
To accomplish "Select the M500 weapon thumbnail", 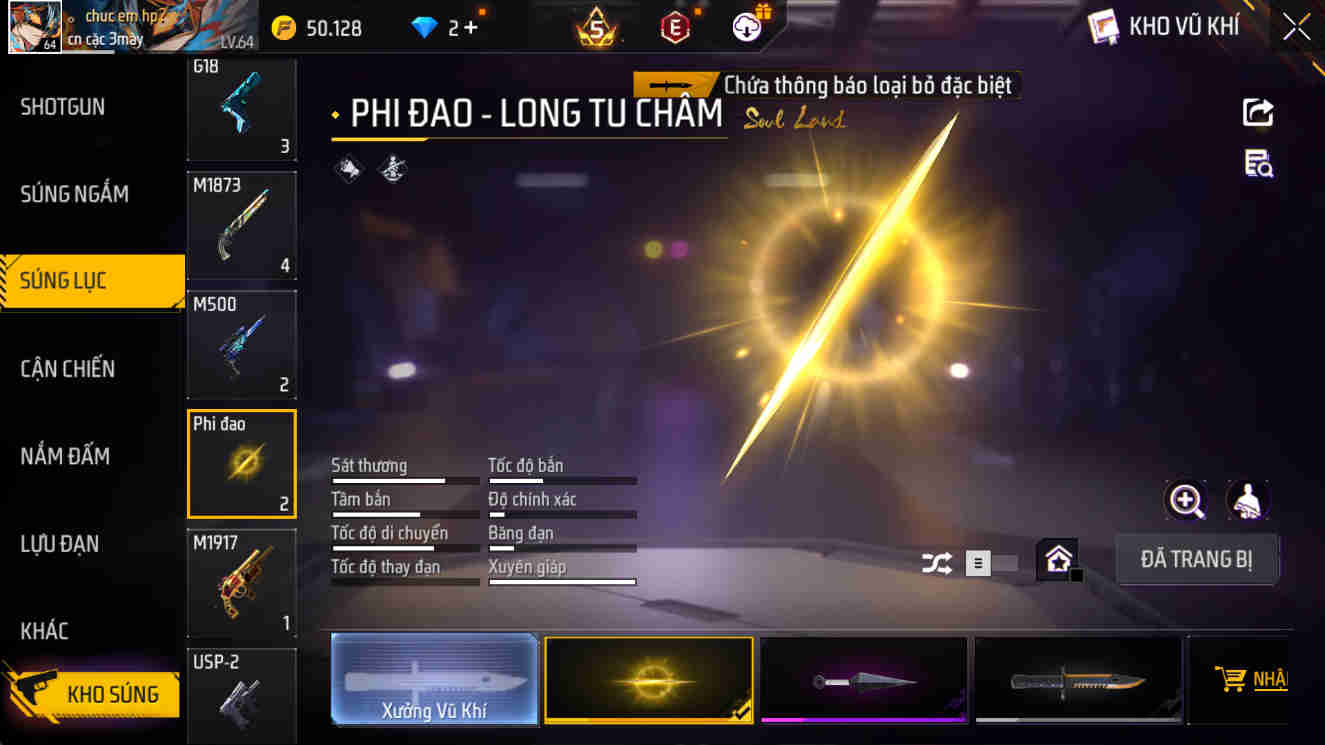I will tap(241, 343).
